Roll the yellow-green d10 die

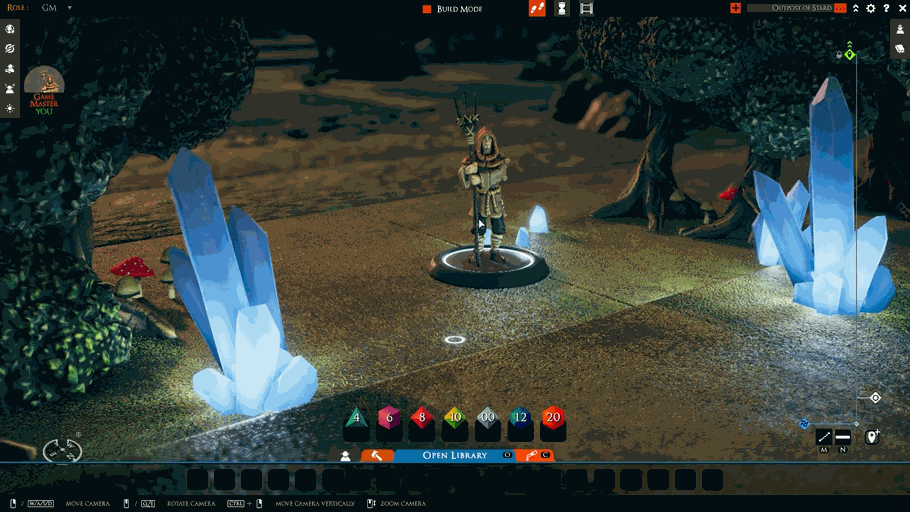point(455,420)
